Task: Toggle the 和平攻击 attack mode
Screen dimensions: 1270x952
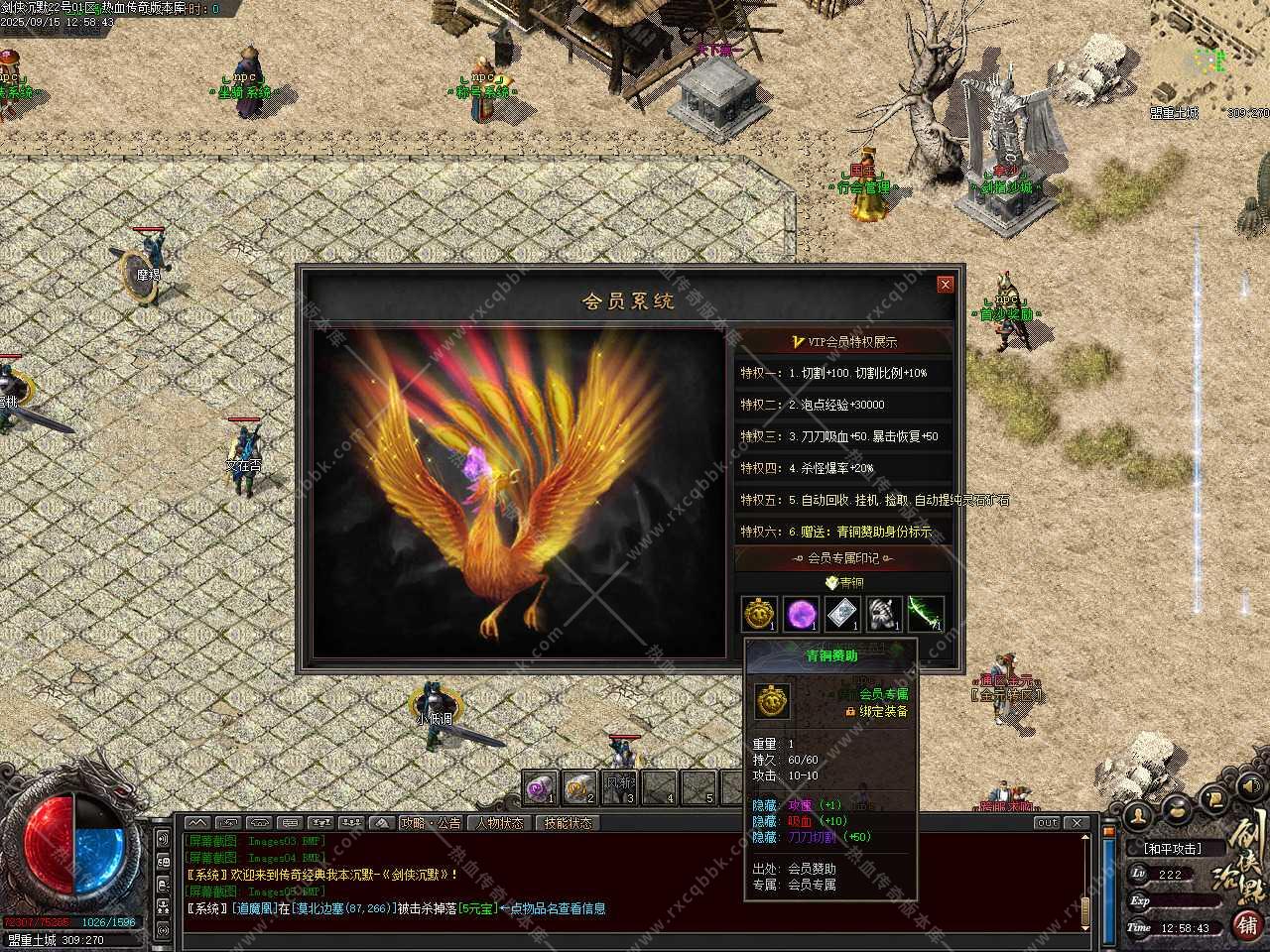Action: tap(1172, 849)
